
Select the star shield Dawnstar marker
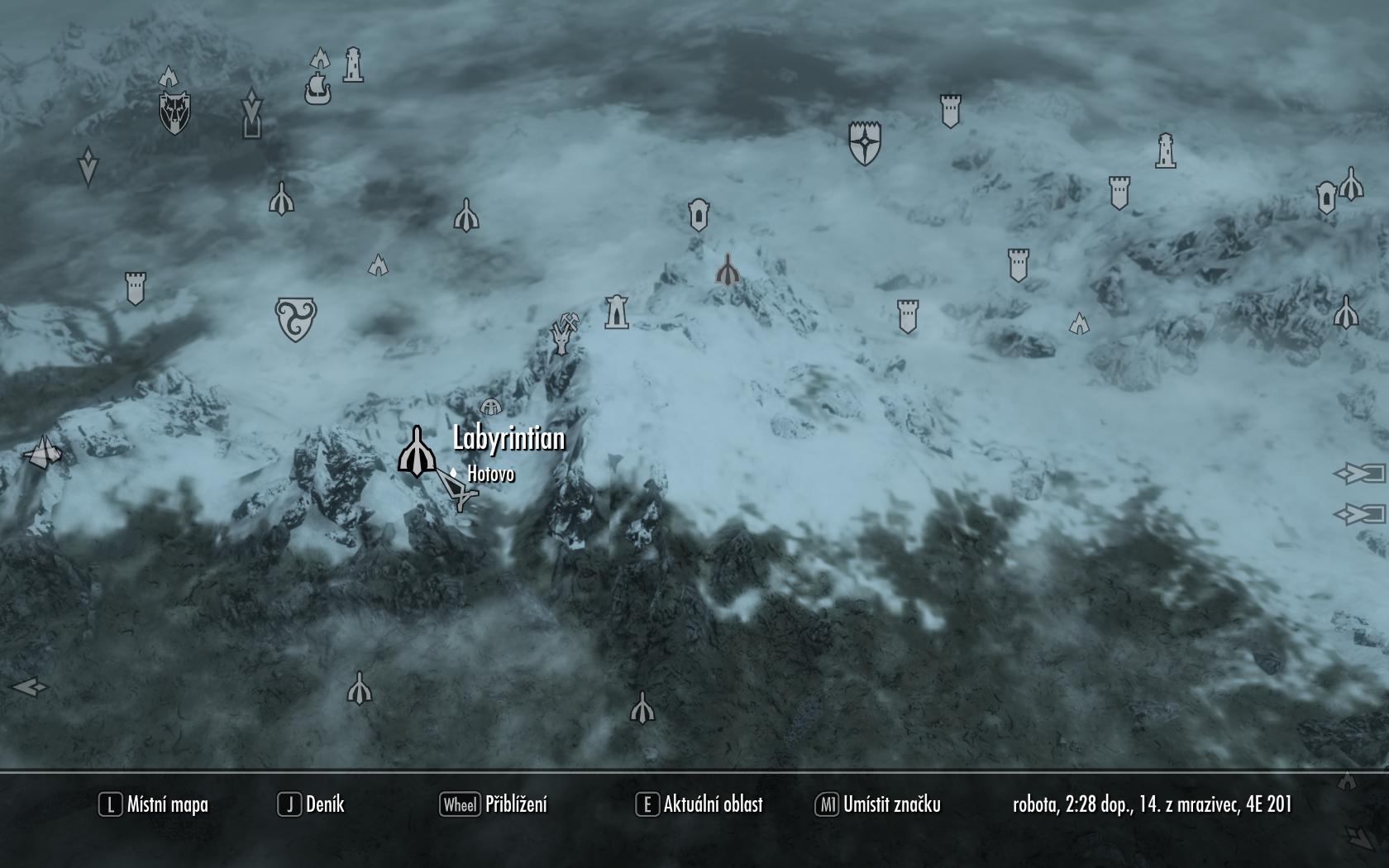click(865, 143)
